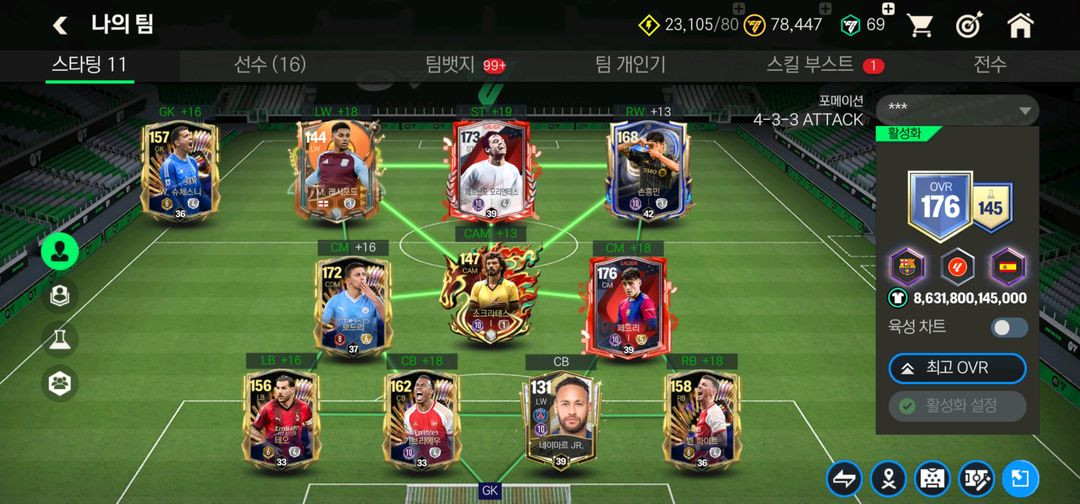Select the 팀 개인기 tab
Screen dimensions: 1080x504
(x=630, y=65)
